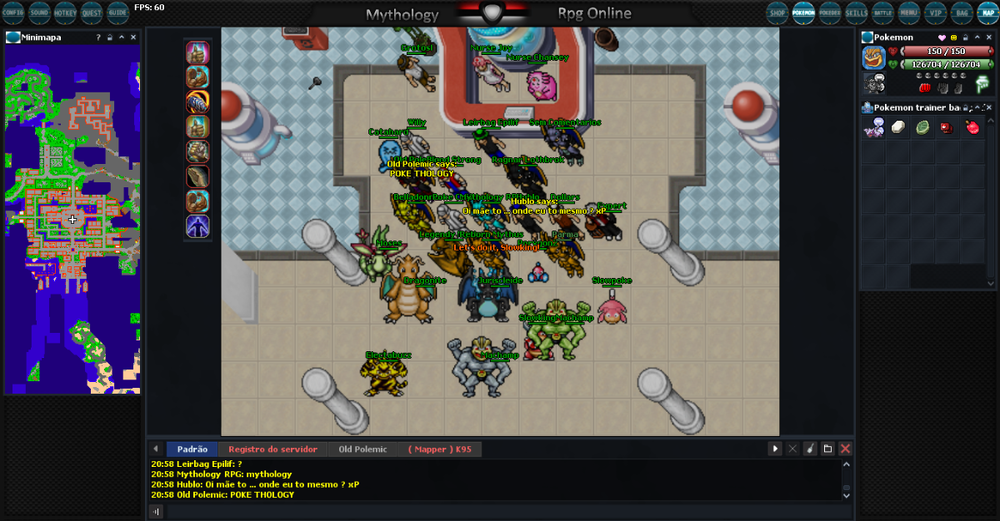Click the minimap display
The image size is (1000, 521).
(72, 219)
